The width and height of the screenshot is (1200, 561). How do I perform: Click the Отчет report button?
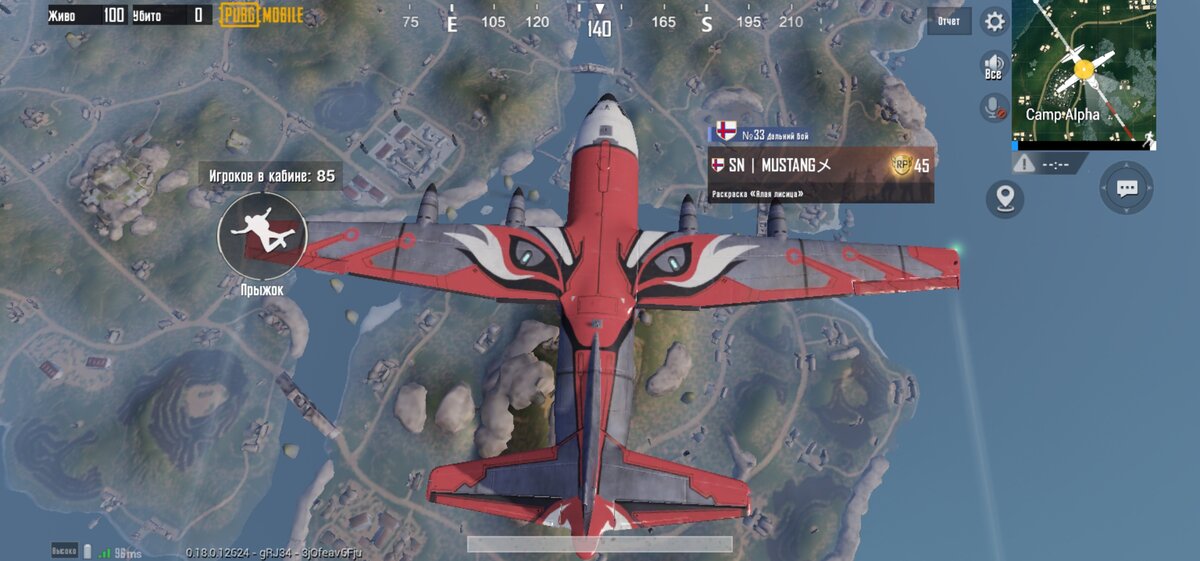pos(949,21)
